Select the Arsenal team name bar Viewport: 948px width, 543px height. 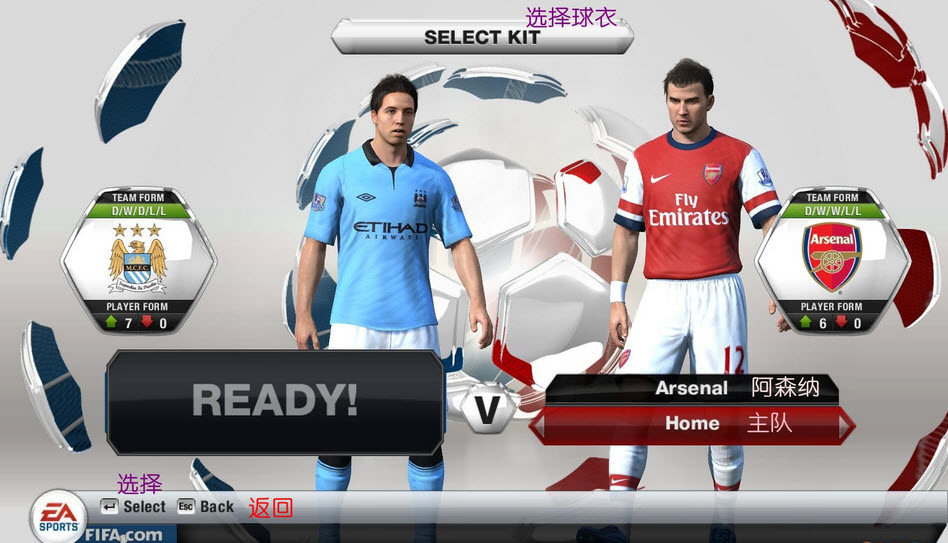[x=691, y=388]
